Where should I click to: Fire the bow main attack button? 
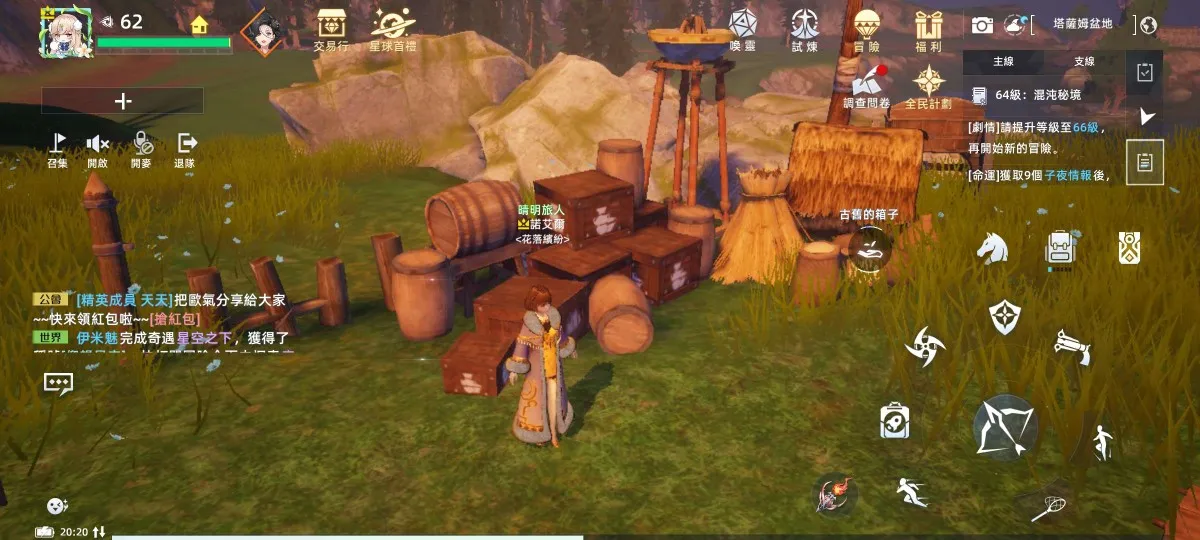[1006, 427]
